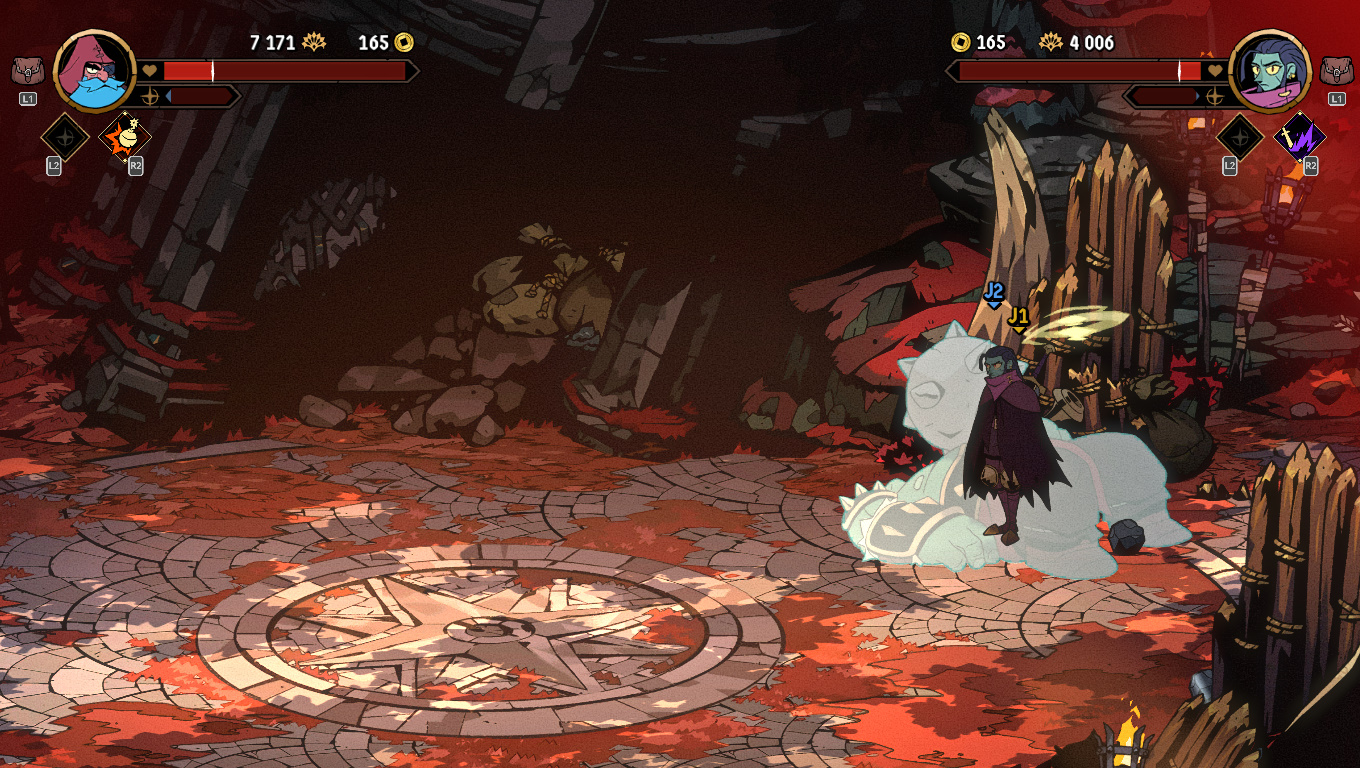Click the J2 player indicator arrow
This screenshot has height=768, width=1360.
[x=993, y=295]
